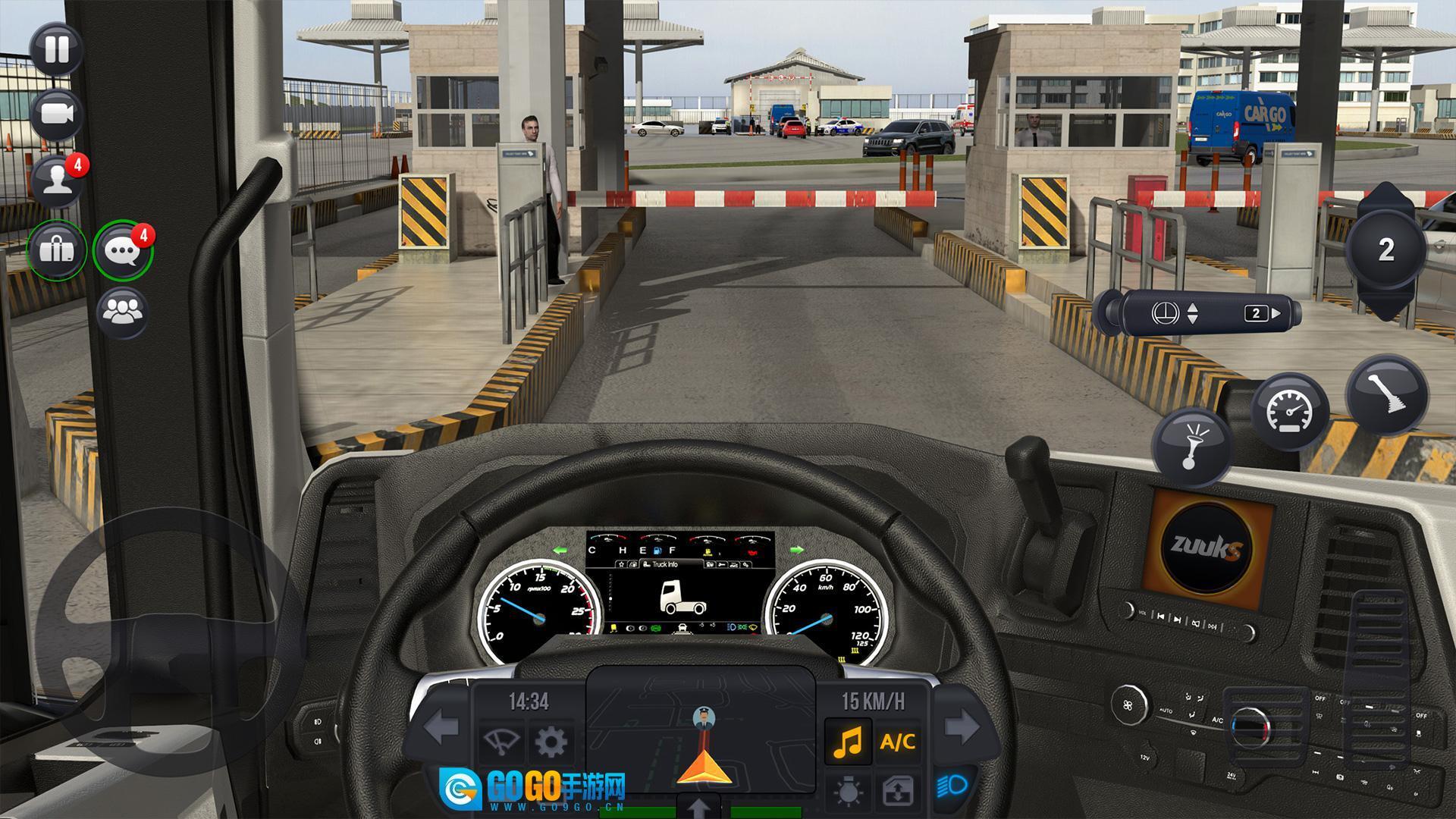
Task: Switch camera view using the camera icon
Action: click(x=57, y=115)
